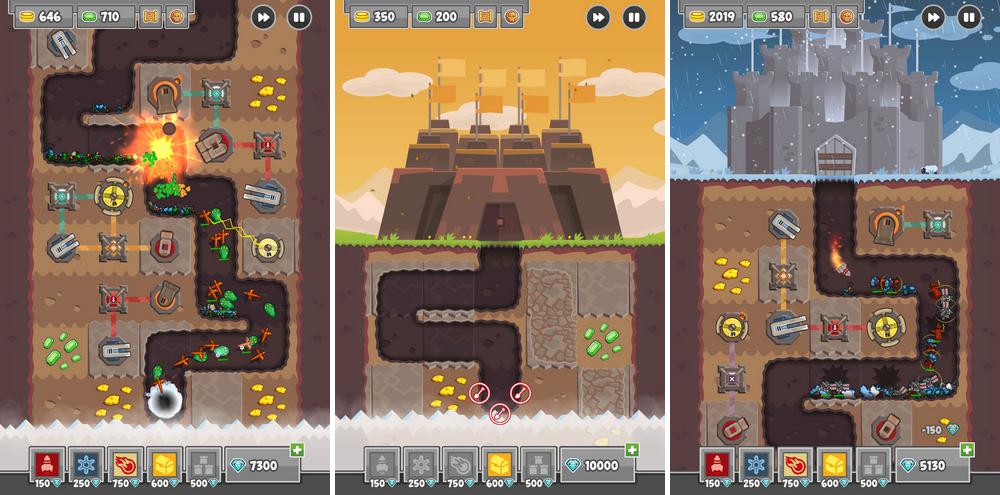Pause the game showing 2019 gold
Screen dimensions: 1000x495
tap(969, 16)
